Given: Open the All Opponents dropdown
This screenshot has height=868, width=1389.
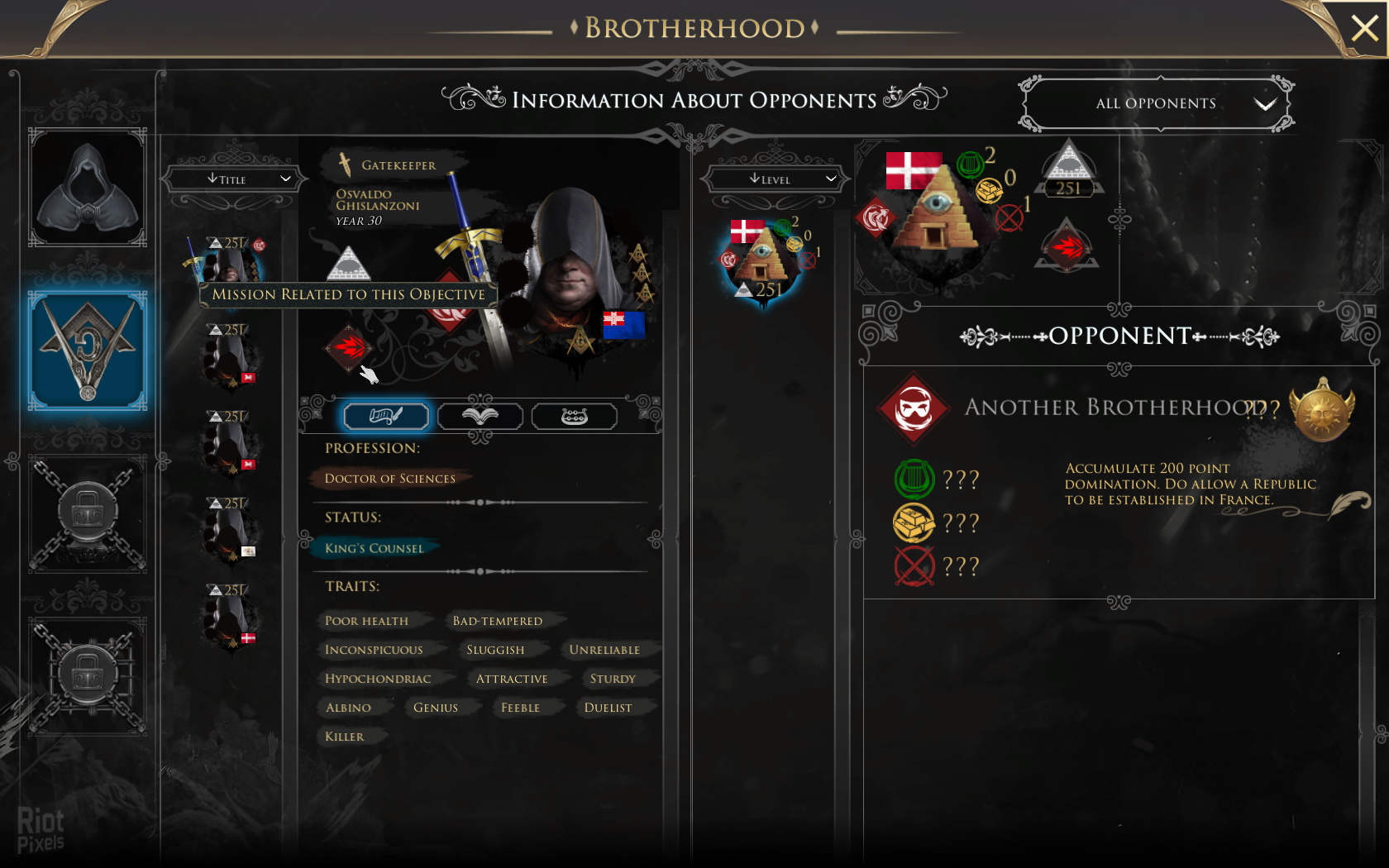Looking at the screenshot, I should [1156, 103].
